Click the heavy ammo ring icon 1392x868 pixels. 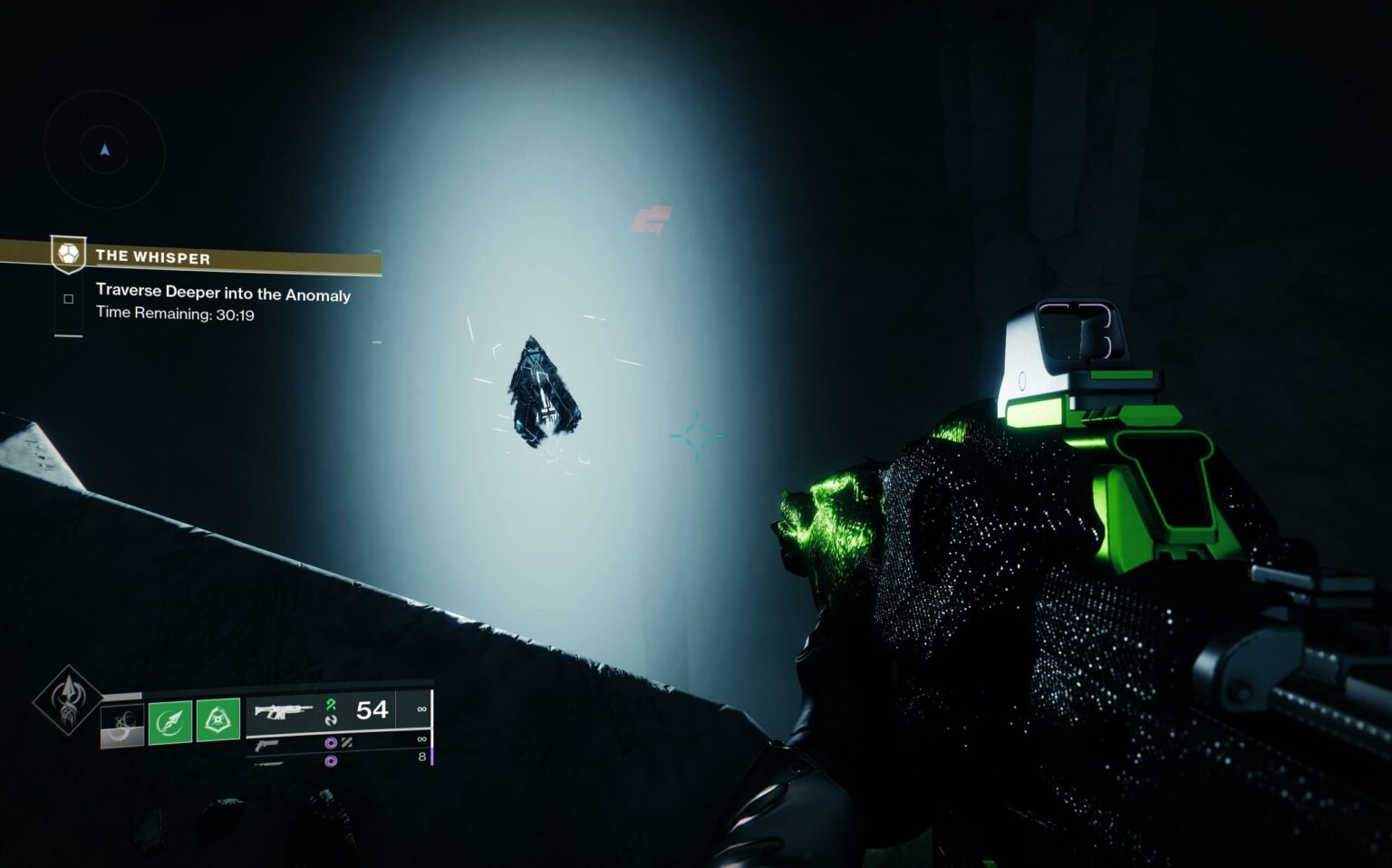[x=332, y=760]
